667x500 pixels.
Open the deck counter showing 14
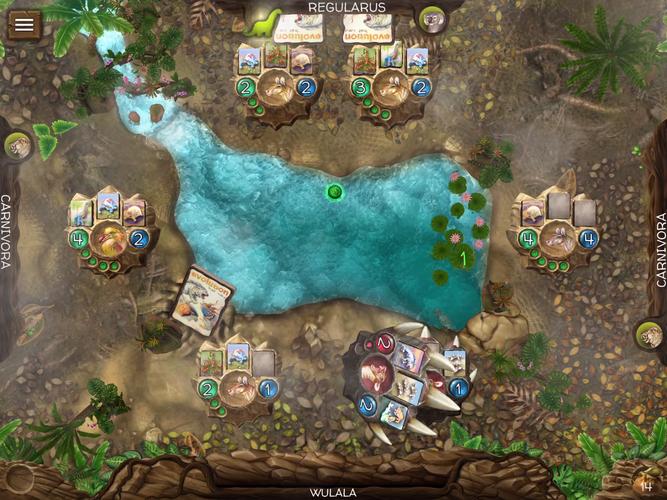(x=646, y=483)
